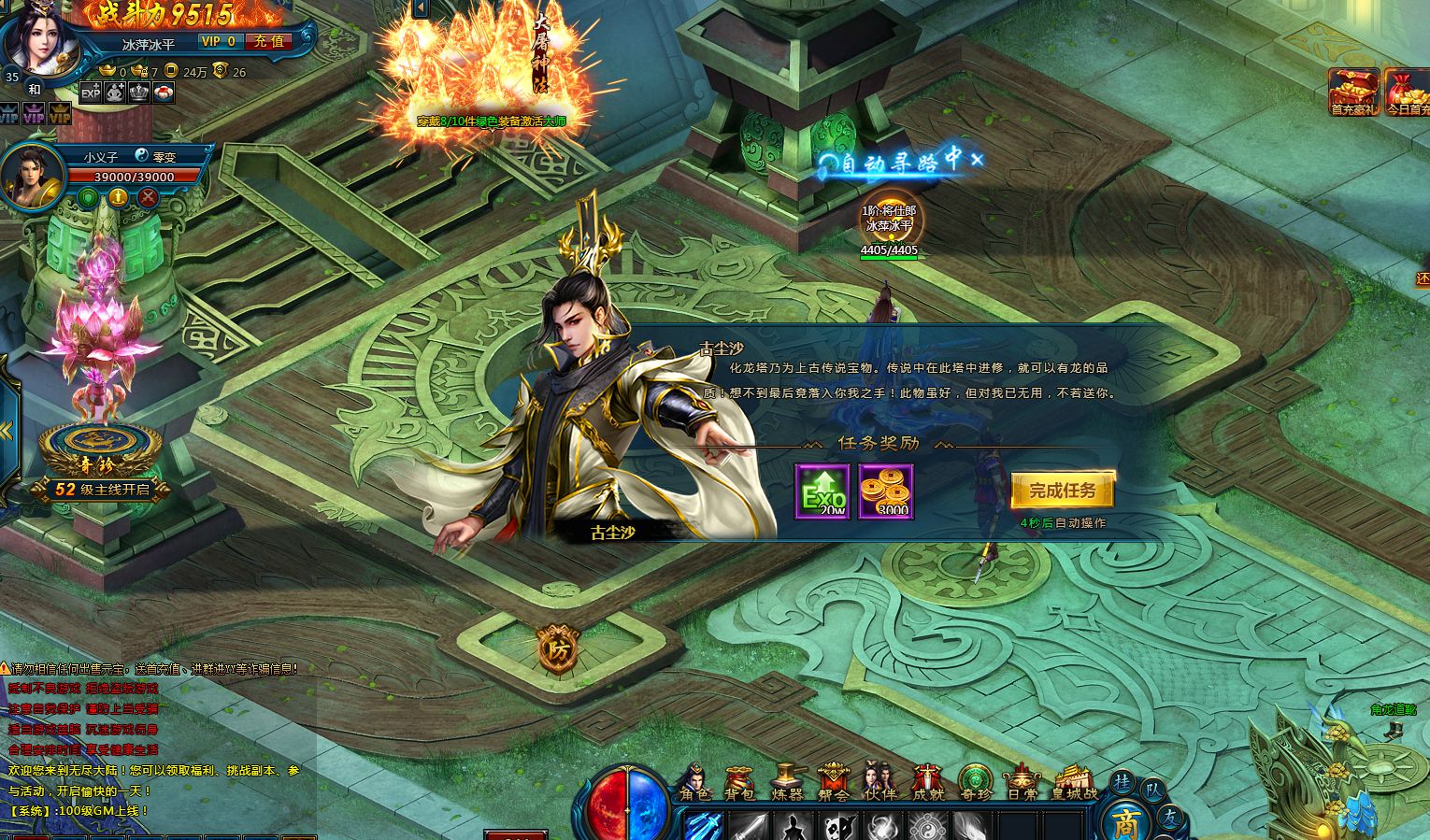Viewport: 1430px width, 840px height.
Task: Click the EXP bonus buff icon
Action: click(91, 93)
